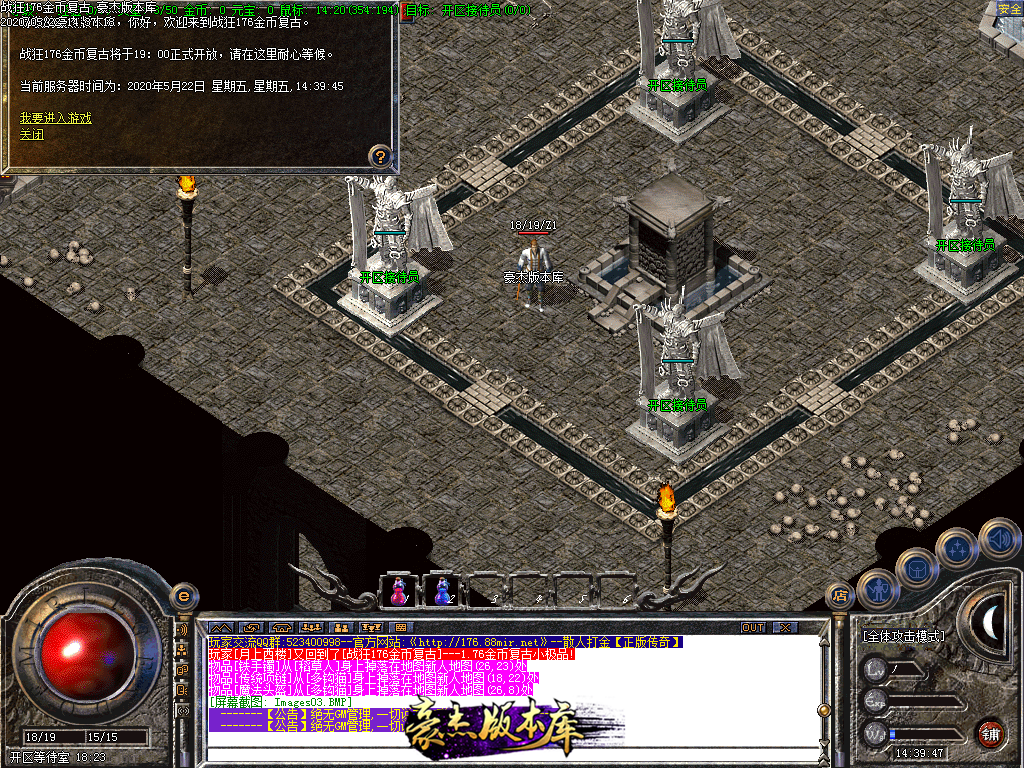Click the question mark help button
The height and width of the screenshot is (768, 1024).
point(380,156)
